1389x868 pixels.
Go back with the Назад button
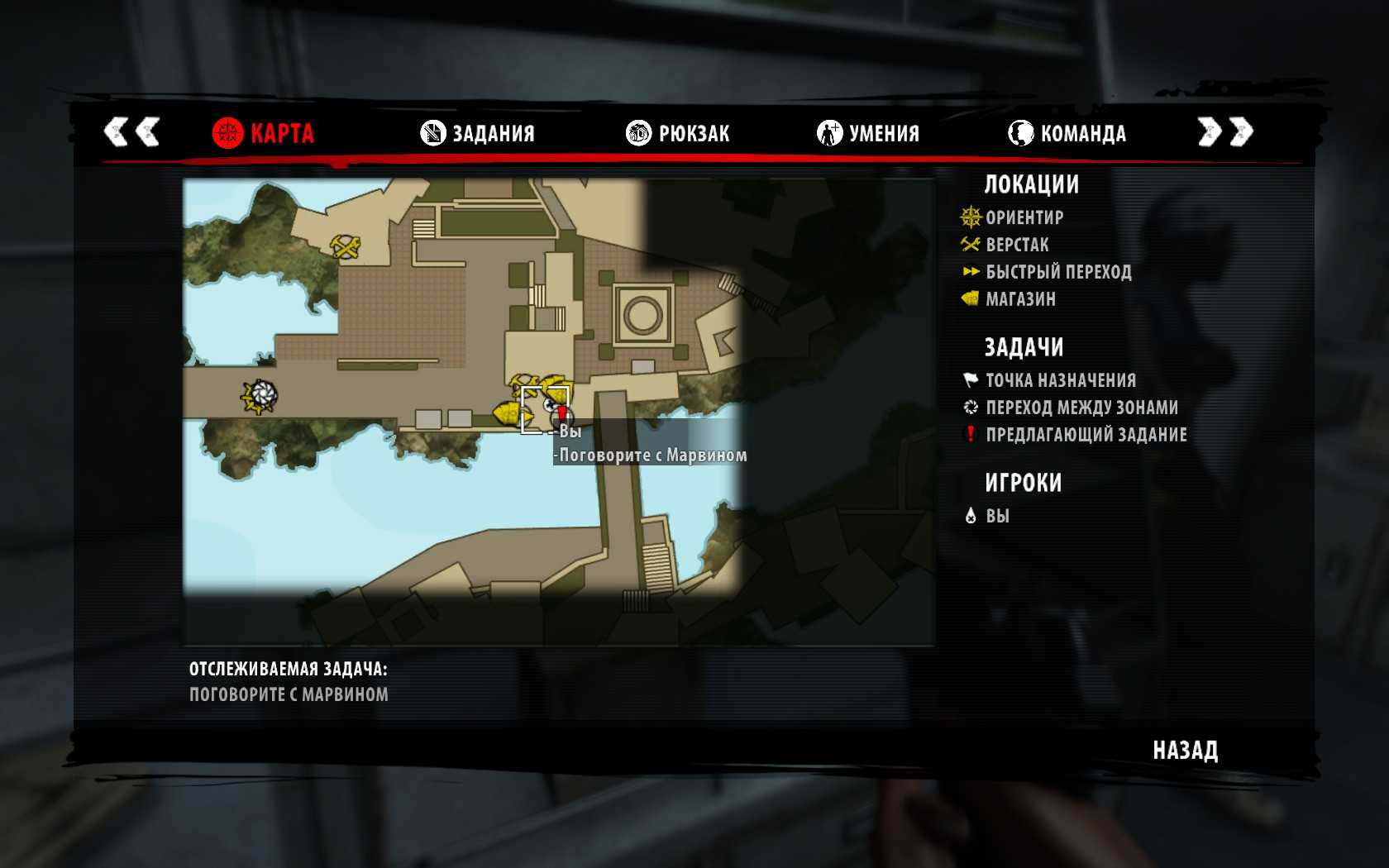pos(1185,750)
